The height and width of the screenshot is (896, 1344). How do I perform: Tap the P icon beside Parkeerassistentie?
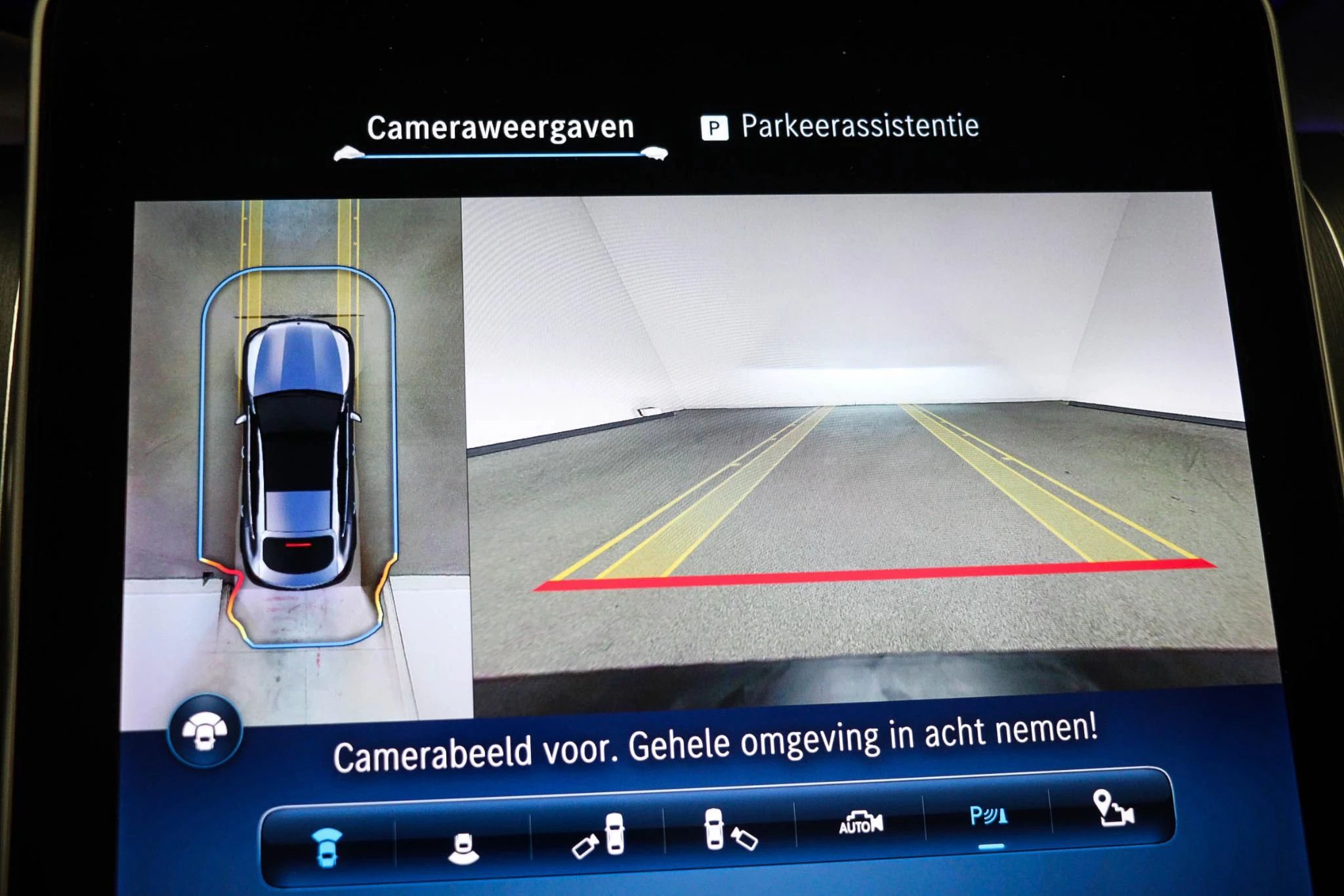pos(715,129)
